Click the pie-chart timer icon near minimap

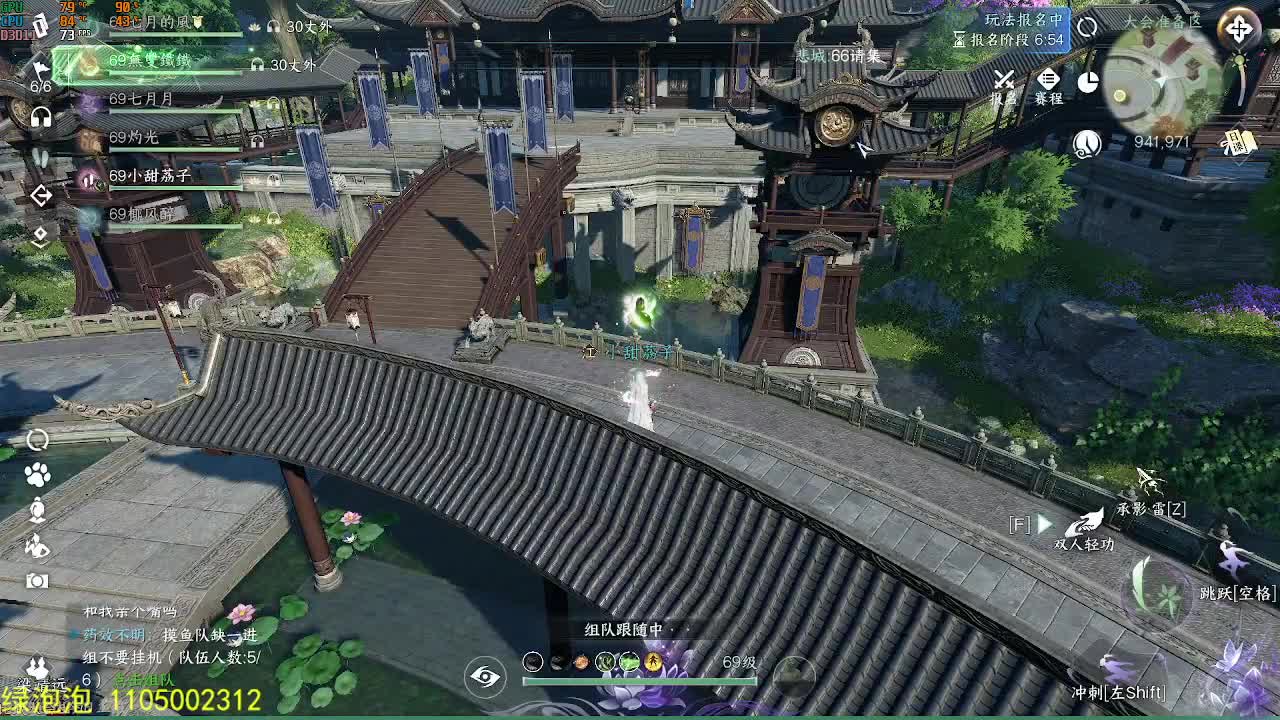[1088, 81]
